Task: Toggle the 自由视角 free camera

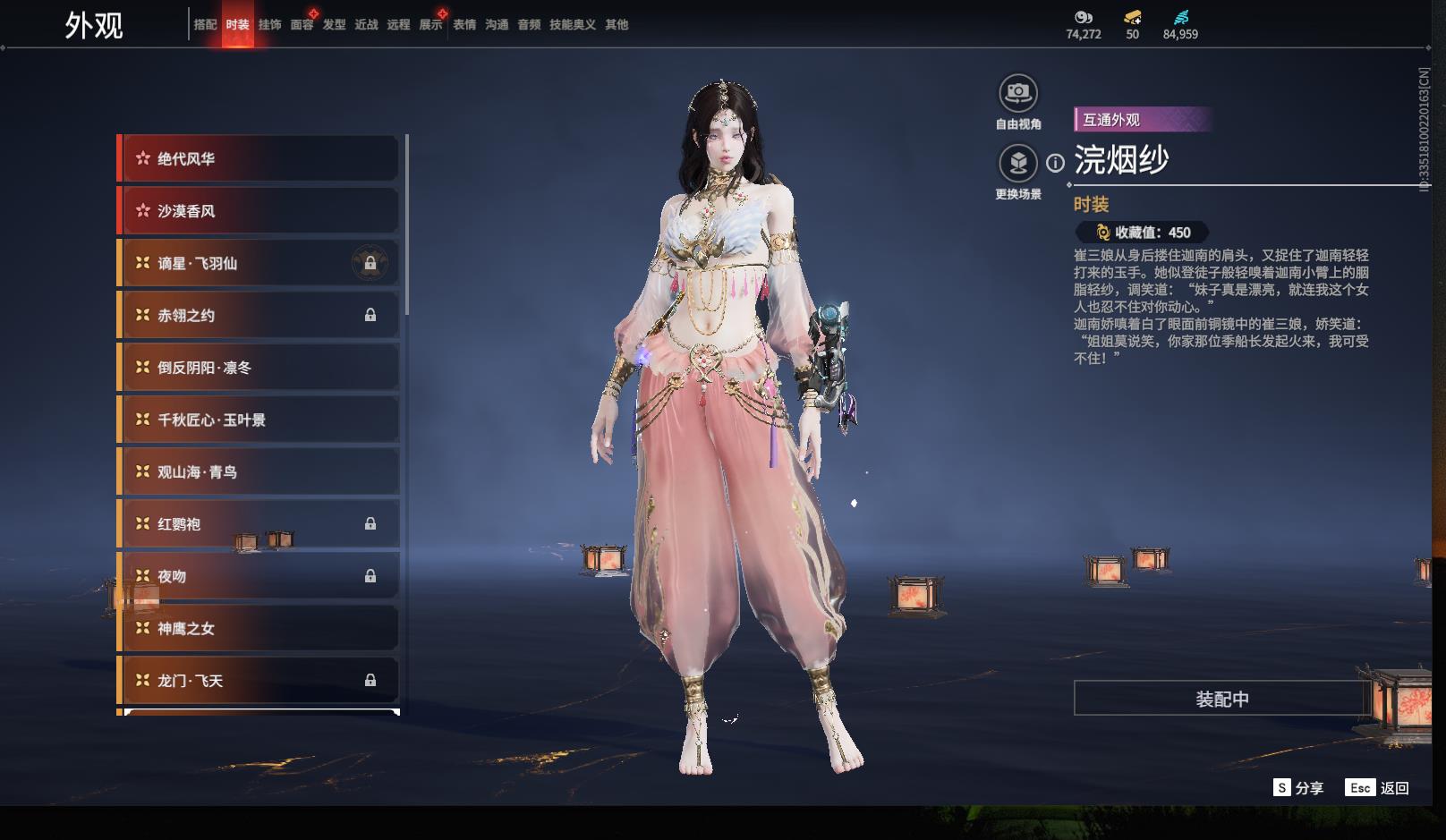Action: [x=1017, y=93]
